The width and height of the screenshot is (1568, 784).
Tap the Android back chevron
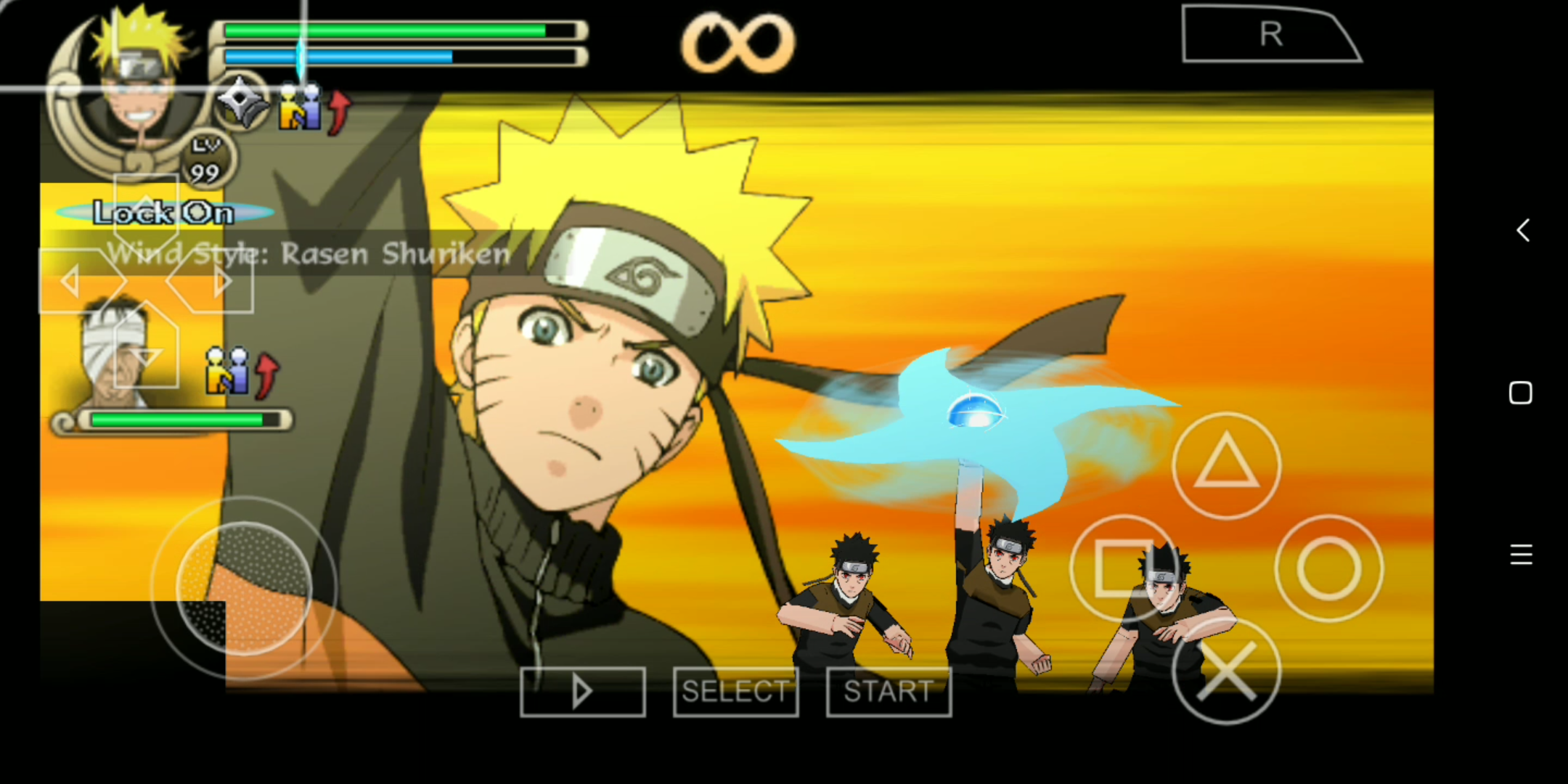pos(1522,229)
